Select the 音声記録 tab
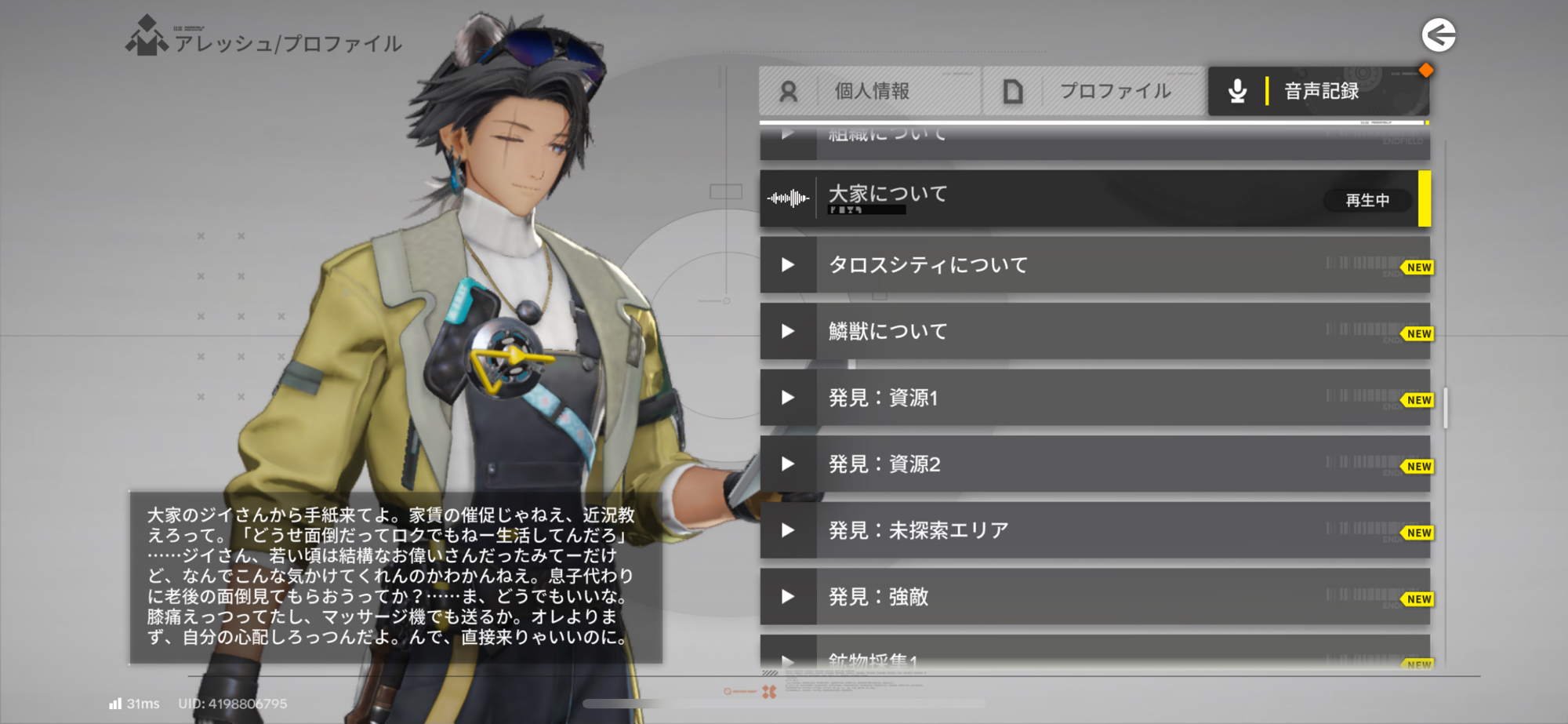This screenshot has height=724, width=1568. pos(1318,91)
